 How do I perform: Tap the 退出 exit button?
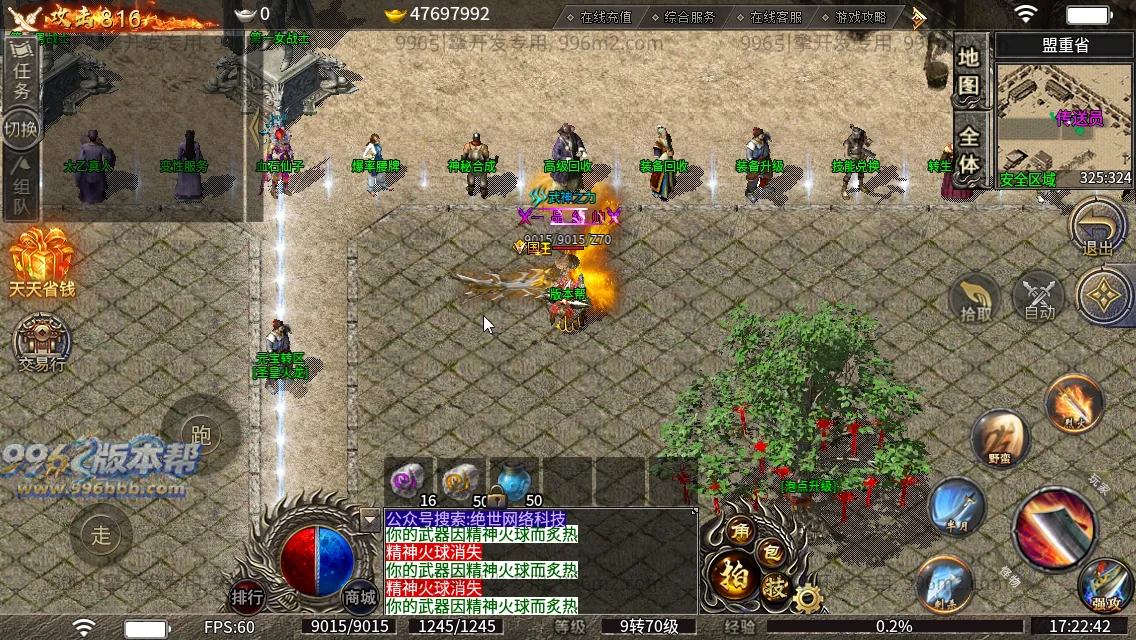coord(1097,229)
